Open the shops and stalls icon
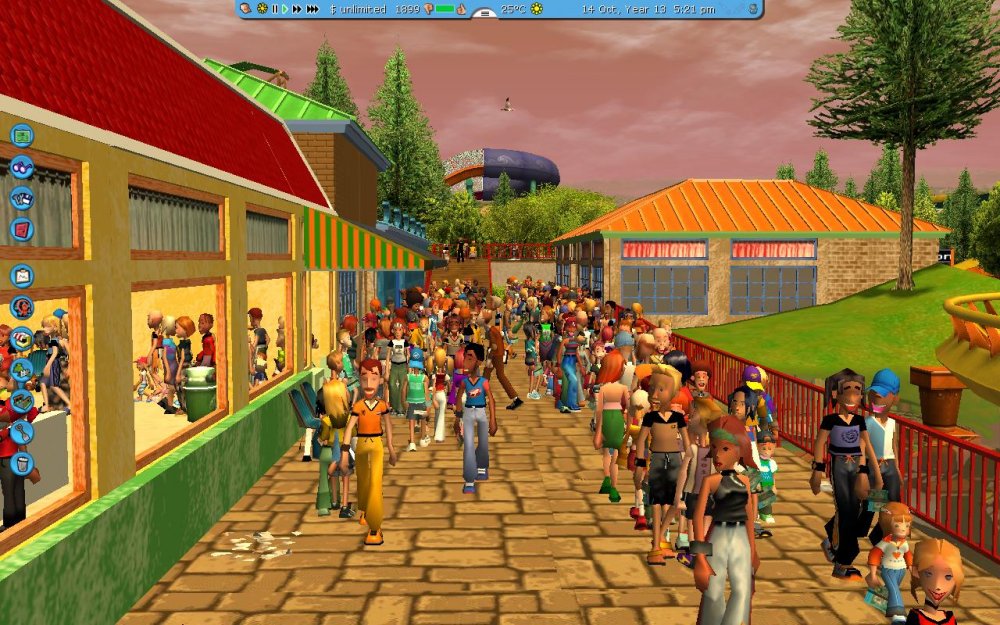 coord(22,339)
